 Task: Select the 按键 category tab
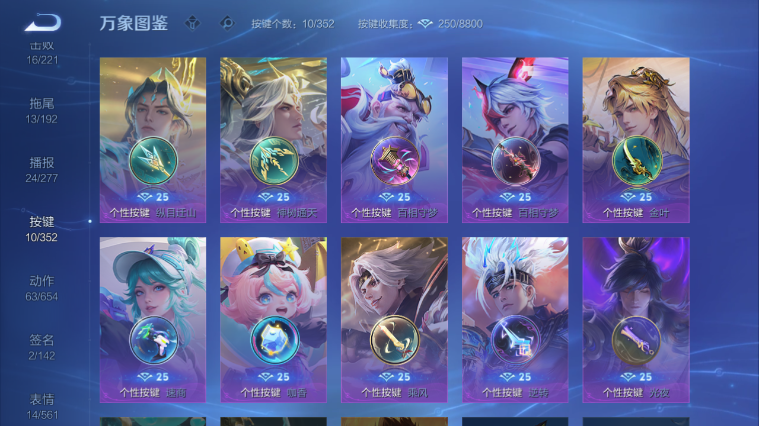pyautogui.click(x=42, y=228)
